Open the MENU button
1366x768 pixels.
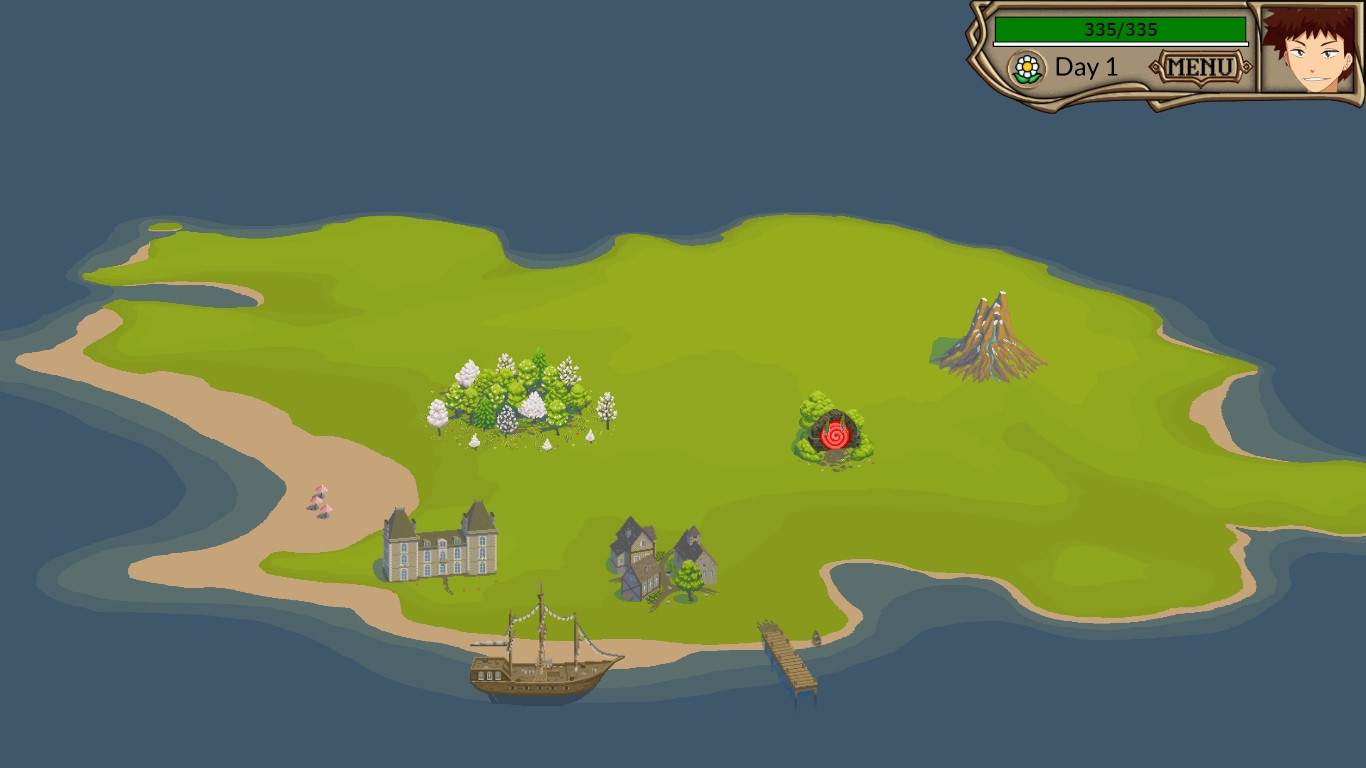pos(1200,68)
